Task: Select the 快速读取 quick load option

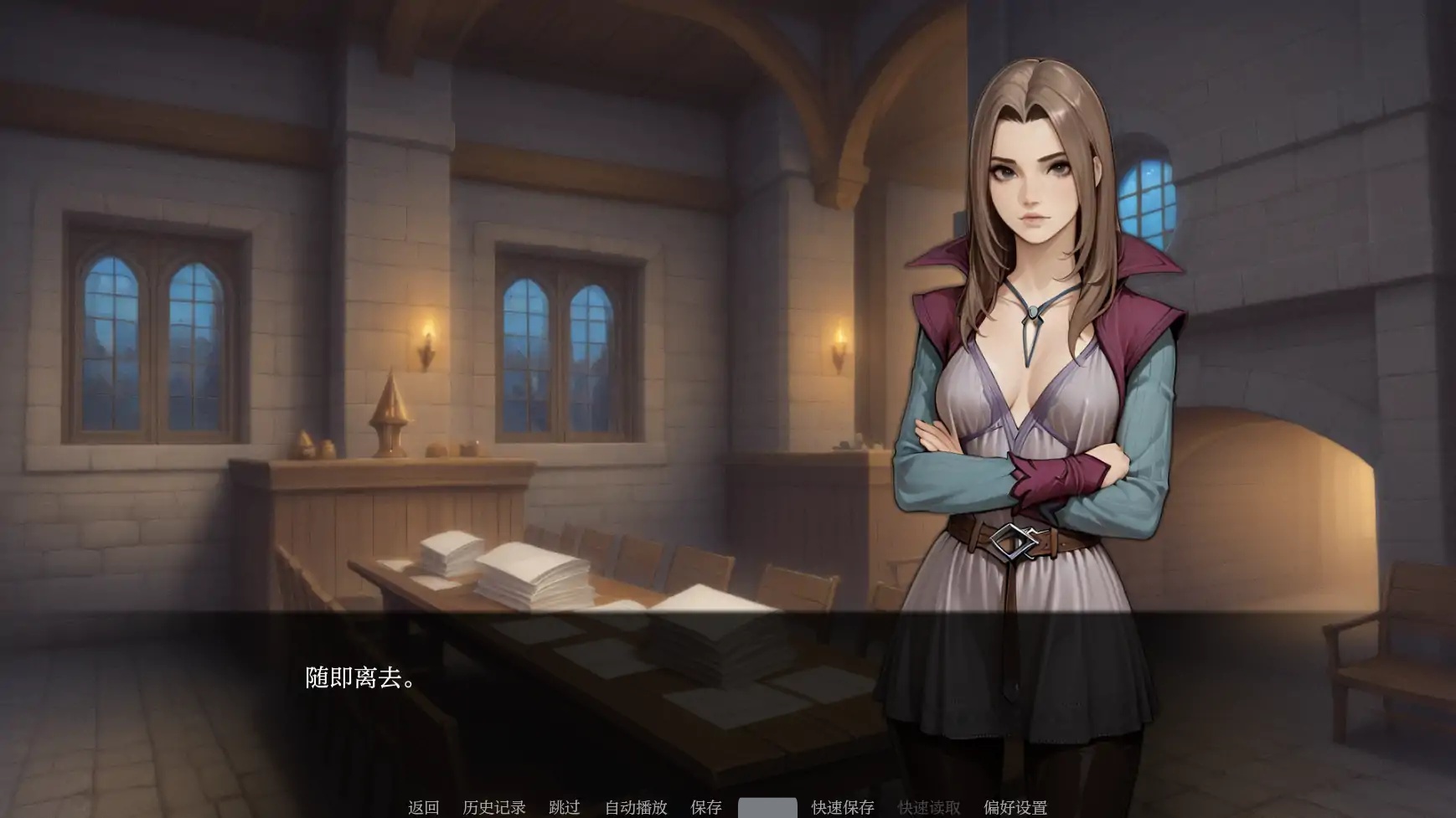Action: tap(927, 806)
